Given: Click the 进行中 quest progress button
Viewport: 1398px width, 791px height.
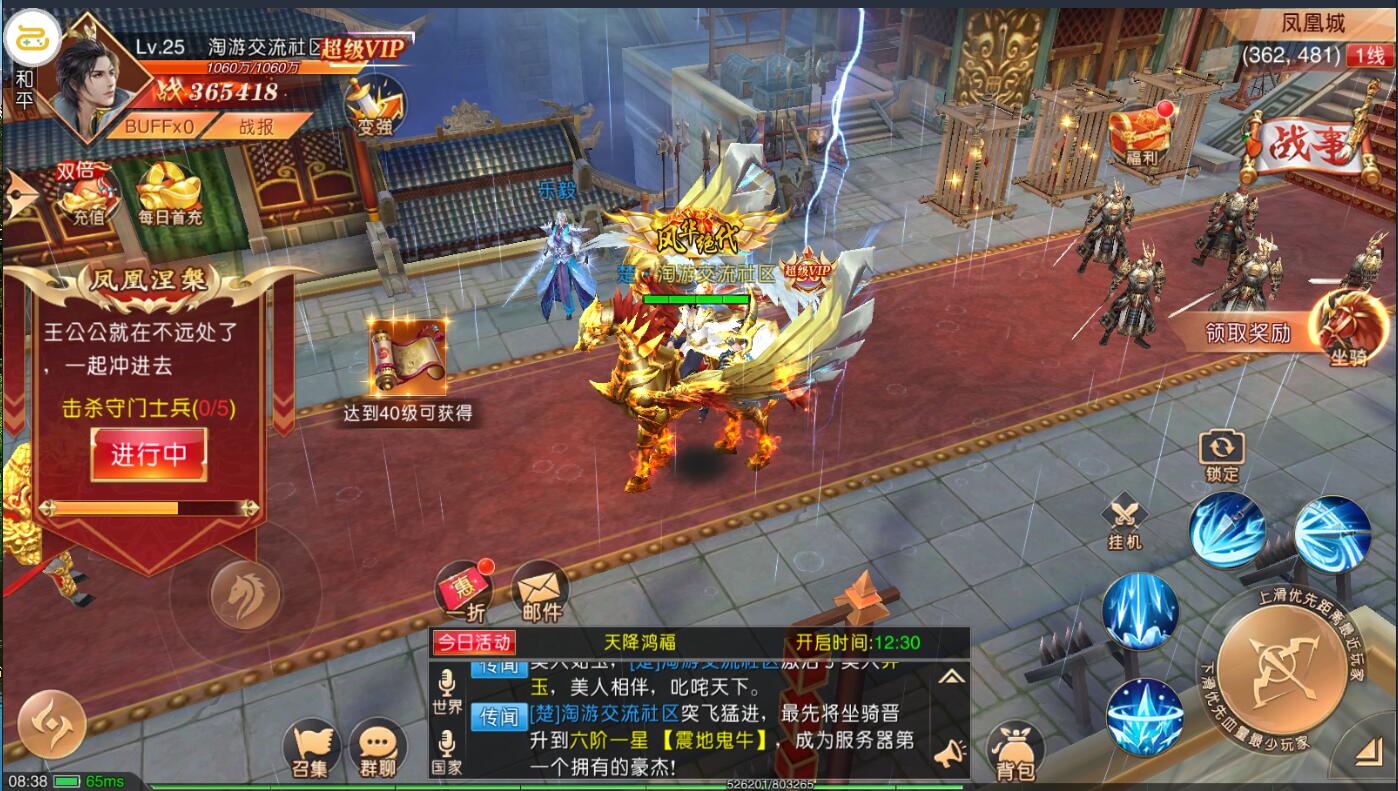Looking at the screenshot, I should (149, 454).
